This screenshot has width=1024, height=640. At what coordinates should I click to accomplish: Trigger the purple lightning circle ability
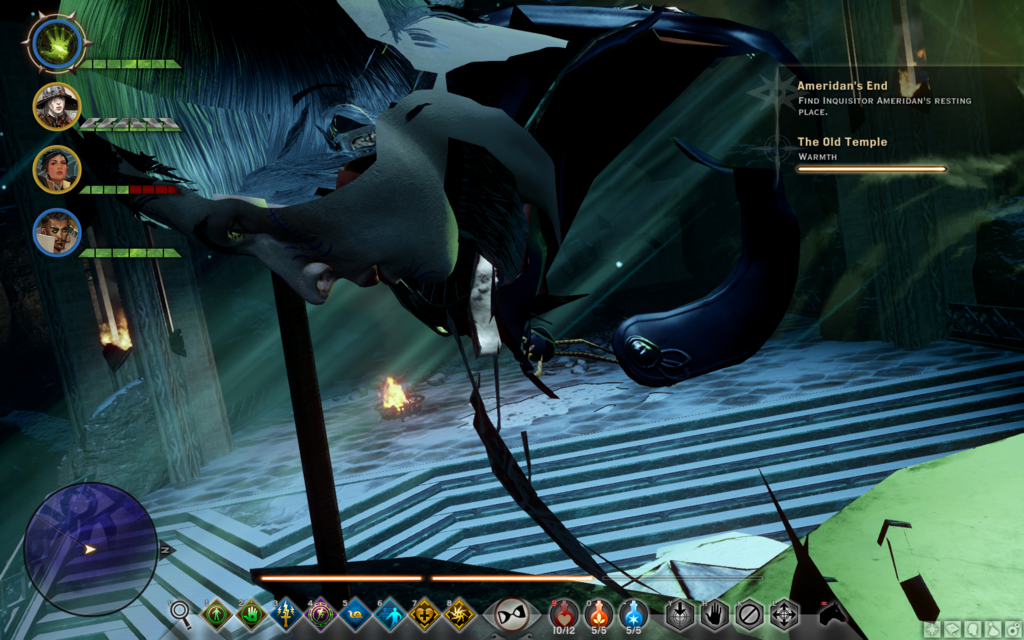coord(321,613)
